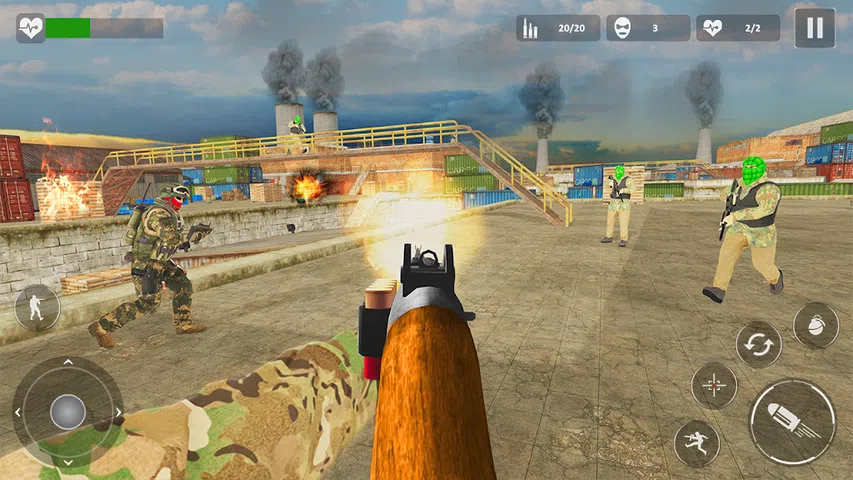Pause the game
Image resolution: width=853 pixels, height=480 pixels.
coord(814,28)
